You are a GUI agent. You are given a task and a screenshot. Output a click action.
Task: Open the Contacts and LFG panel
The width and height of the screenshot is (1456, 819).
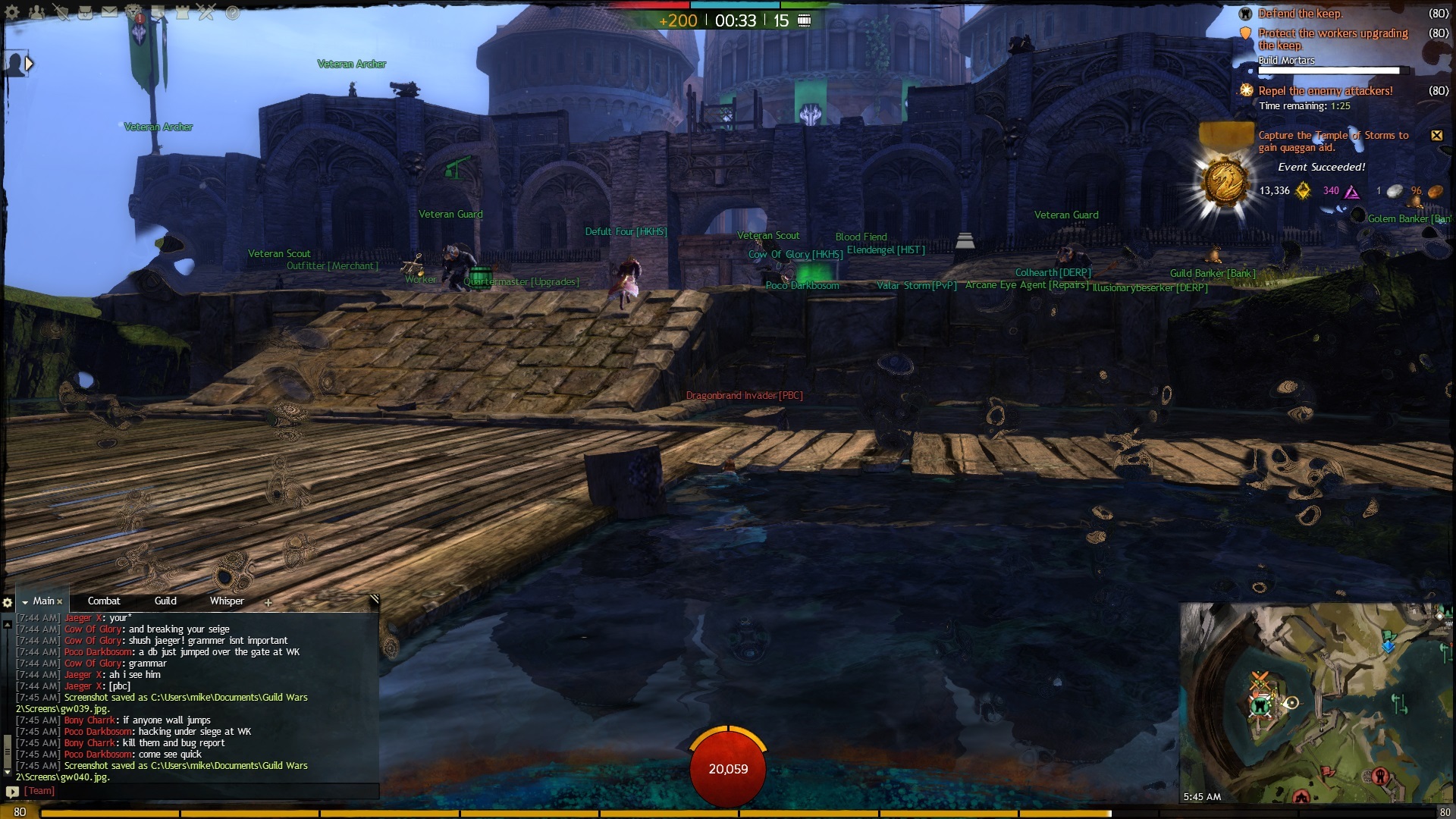(36, 12)
